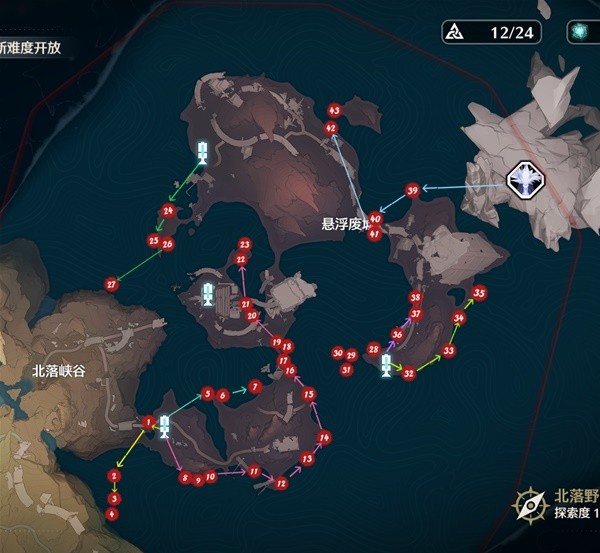
Task: Click the marker numbered 43
Action: tap(334, 109)
